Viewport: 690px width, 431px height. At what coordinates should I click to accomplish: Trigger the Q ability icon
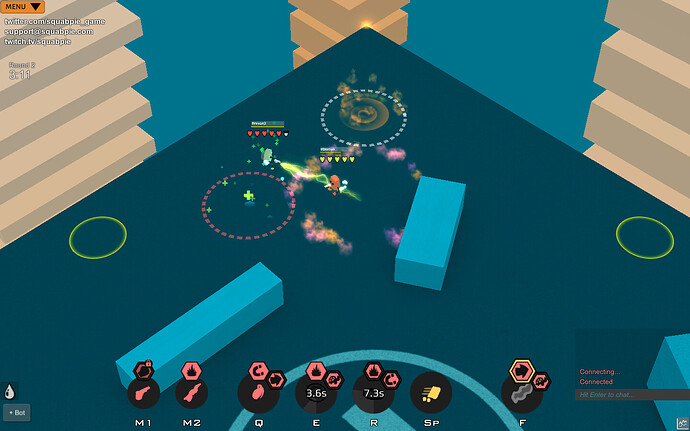pos(256,392)
